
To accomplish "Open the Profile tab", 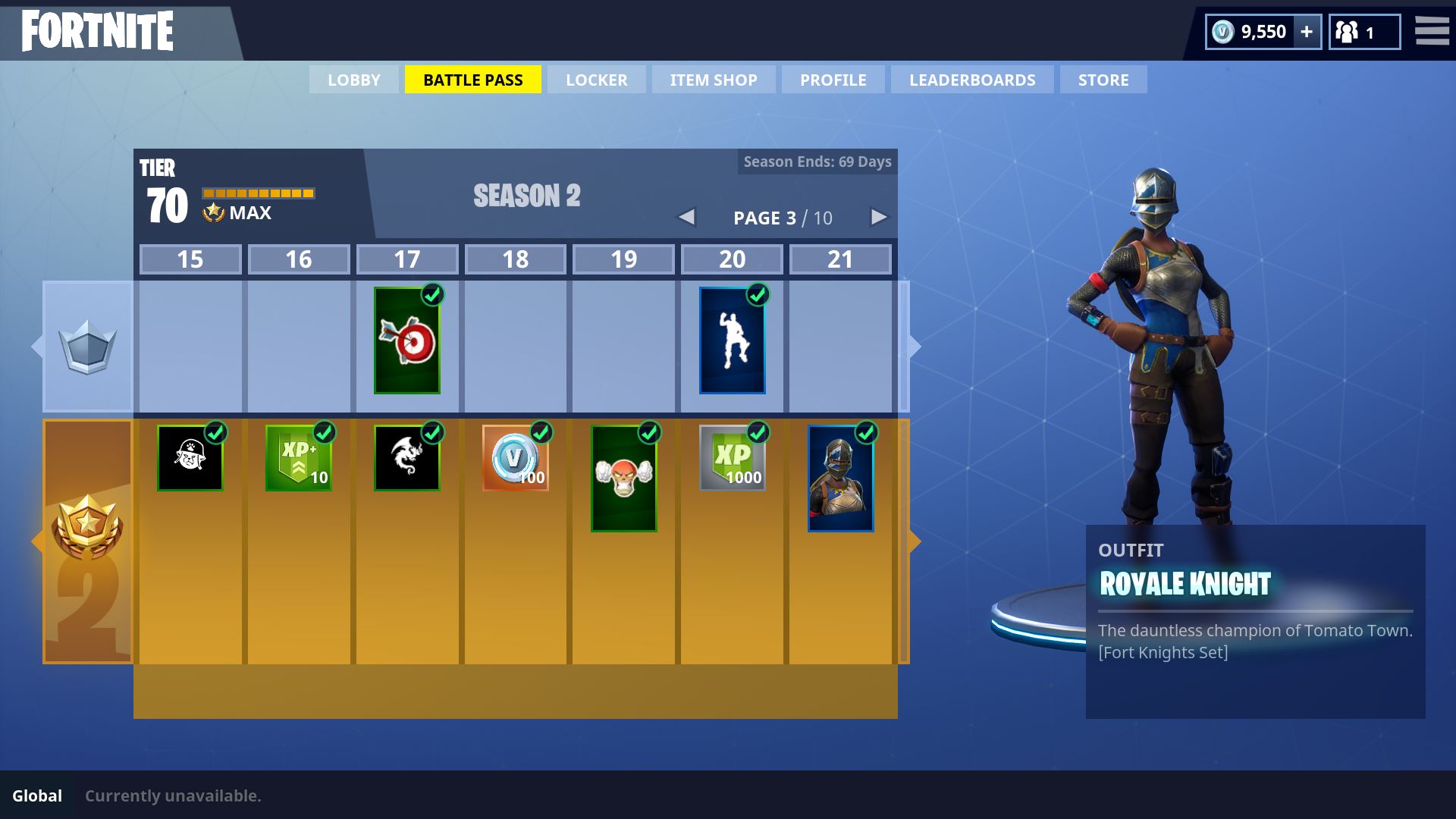I will click(x=833, y=80).
